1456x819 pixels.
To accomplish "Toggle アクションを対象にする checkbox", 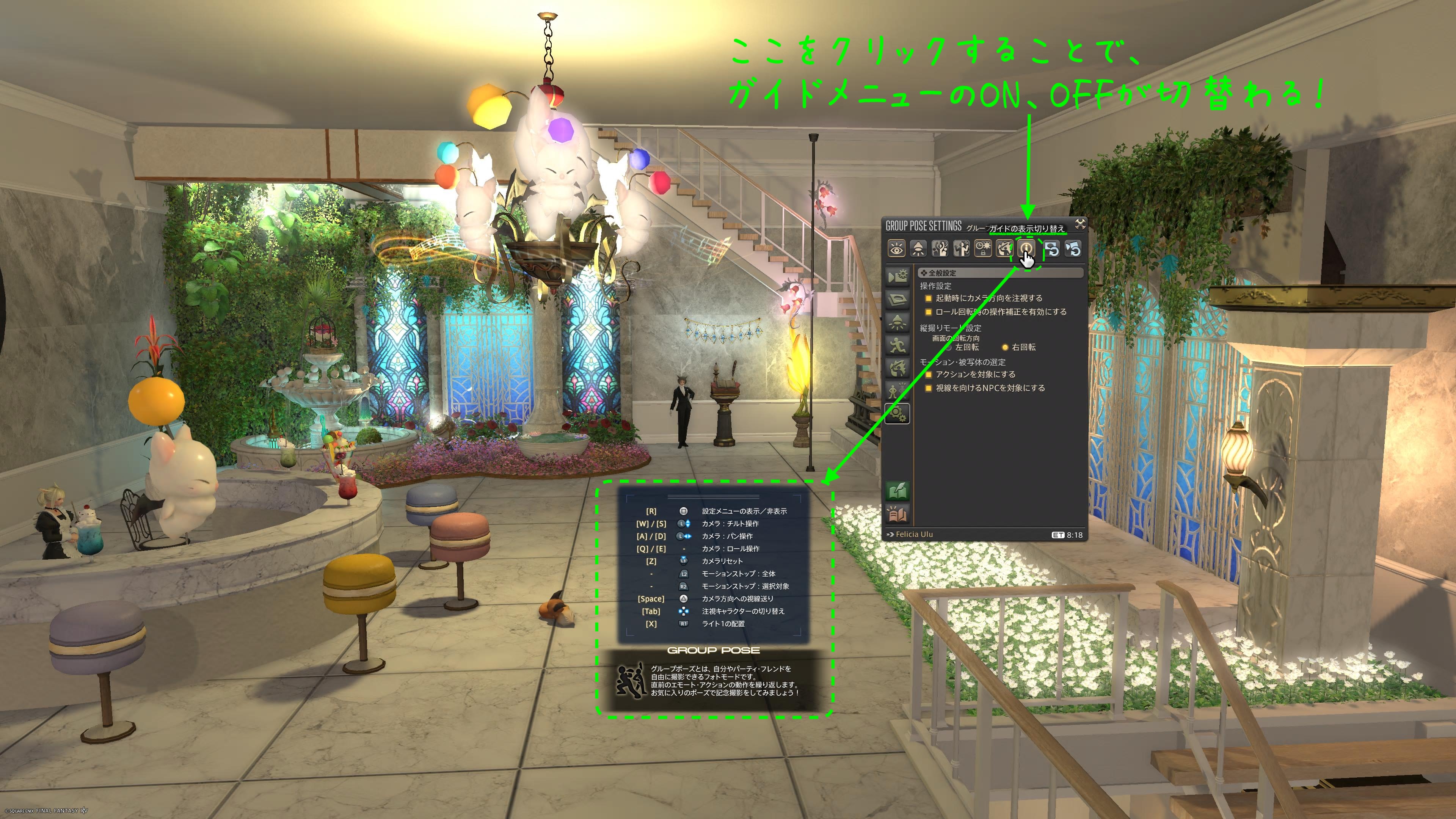I will [x=928, y=375].
